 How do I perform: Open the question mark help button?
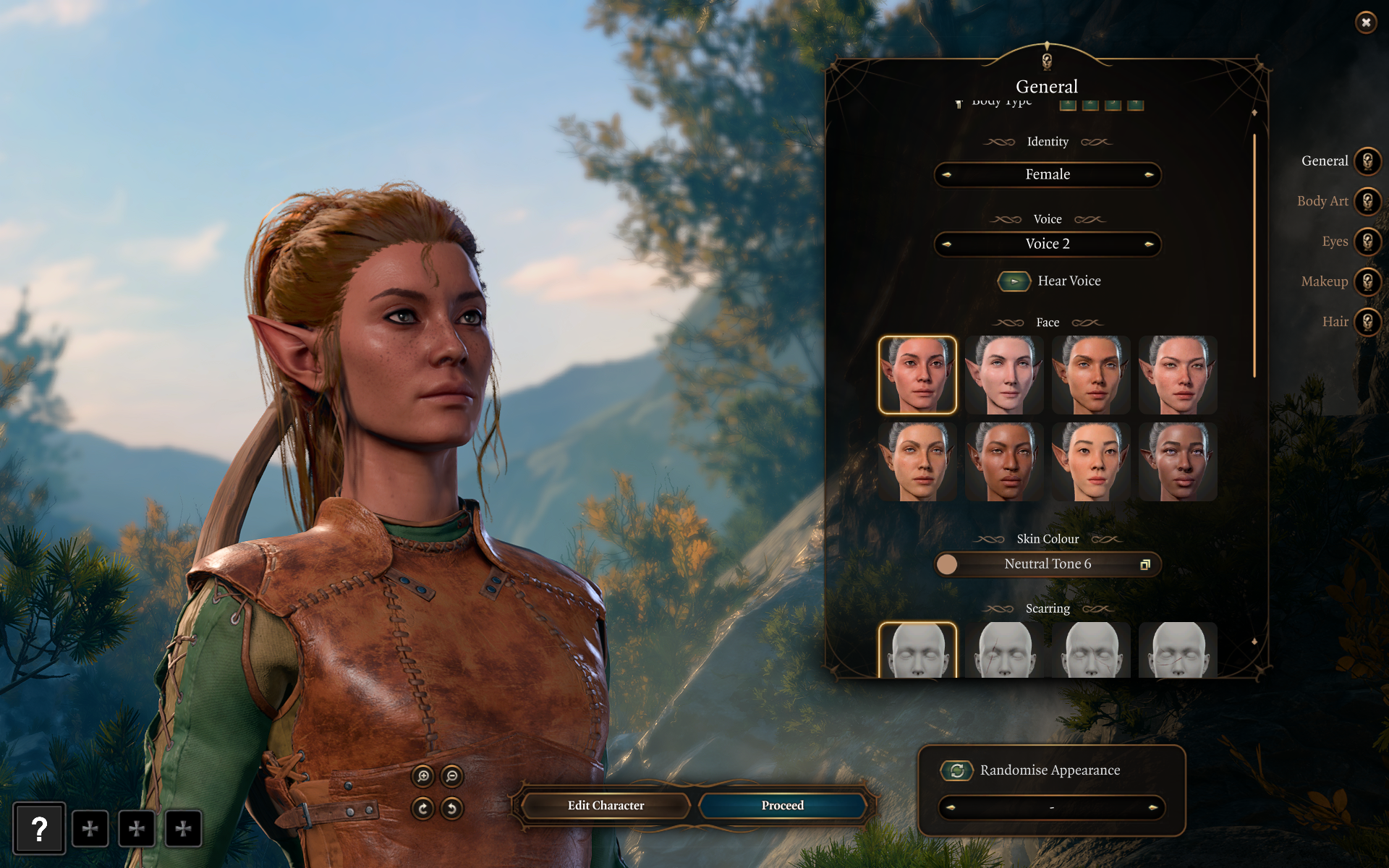click(x=39, y=828)
